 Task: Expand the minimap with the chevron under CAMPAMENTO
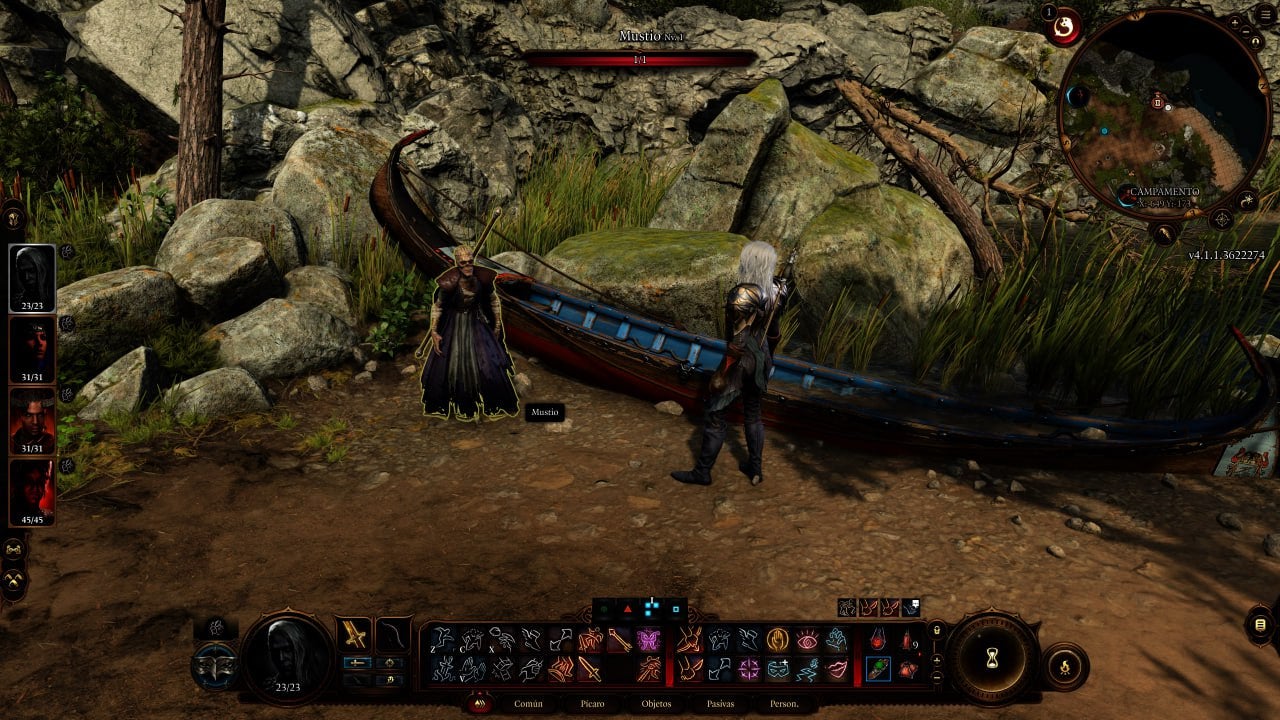[1163, 230]
